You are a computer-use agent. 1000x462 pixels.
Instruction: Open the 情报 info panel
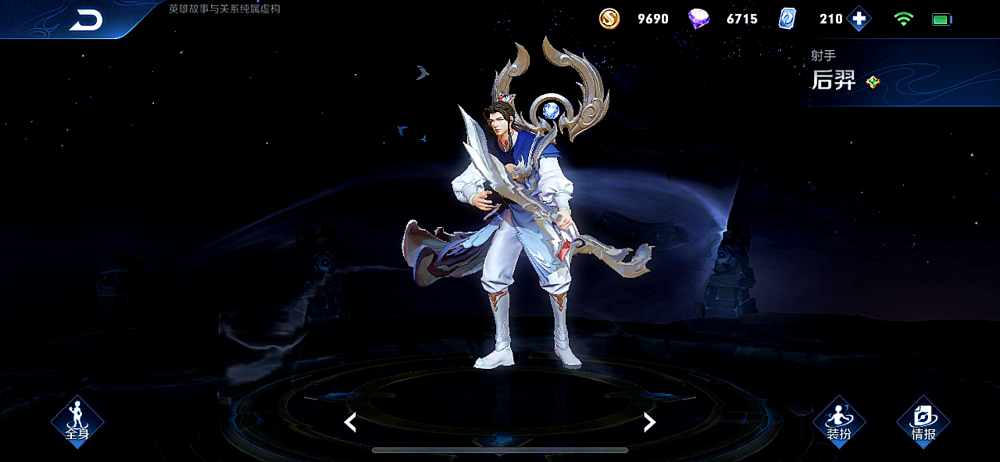click(x=922, y=421)
